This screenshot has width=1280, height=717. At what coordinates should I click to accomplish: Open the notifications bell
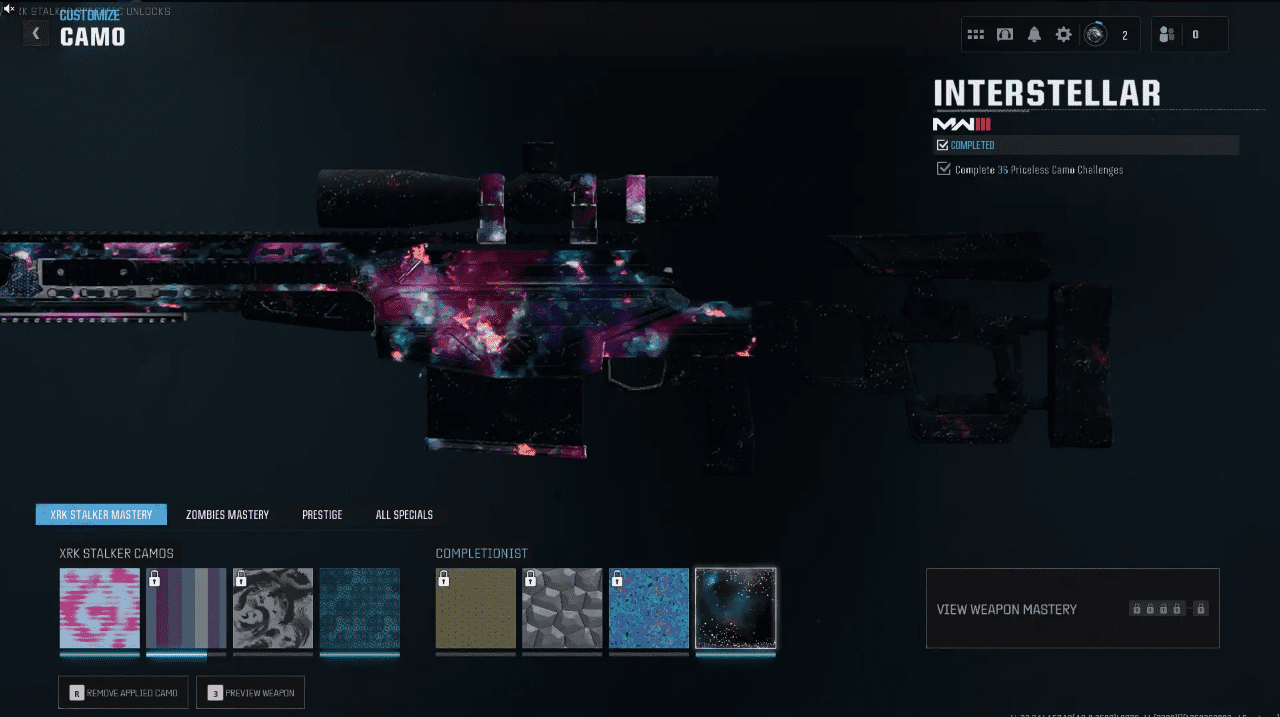[x=1034, y=35]
